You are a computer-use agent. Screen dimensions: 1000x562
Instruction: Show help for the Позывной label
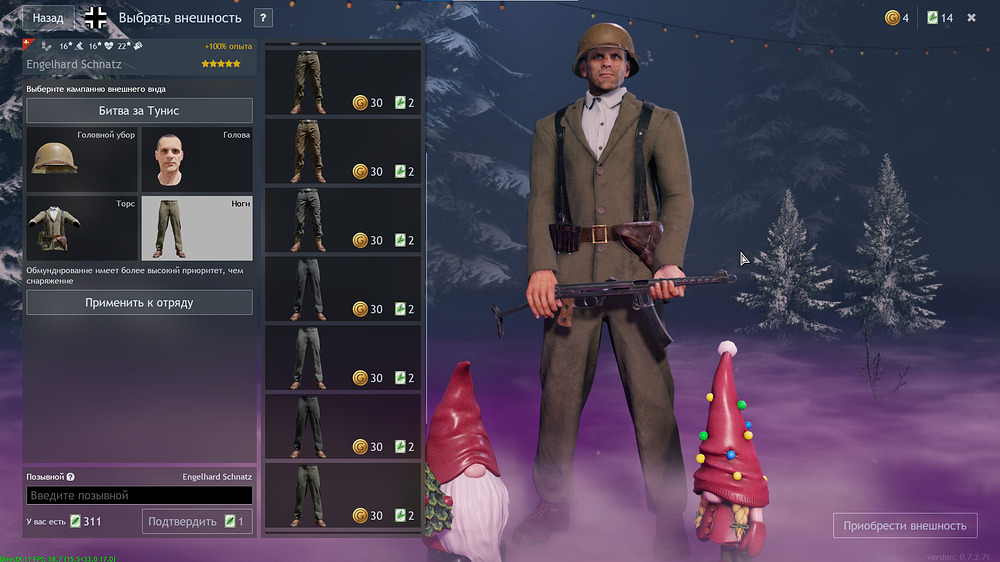click(71, 477)
